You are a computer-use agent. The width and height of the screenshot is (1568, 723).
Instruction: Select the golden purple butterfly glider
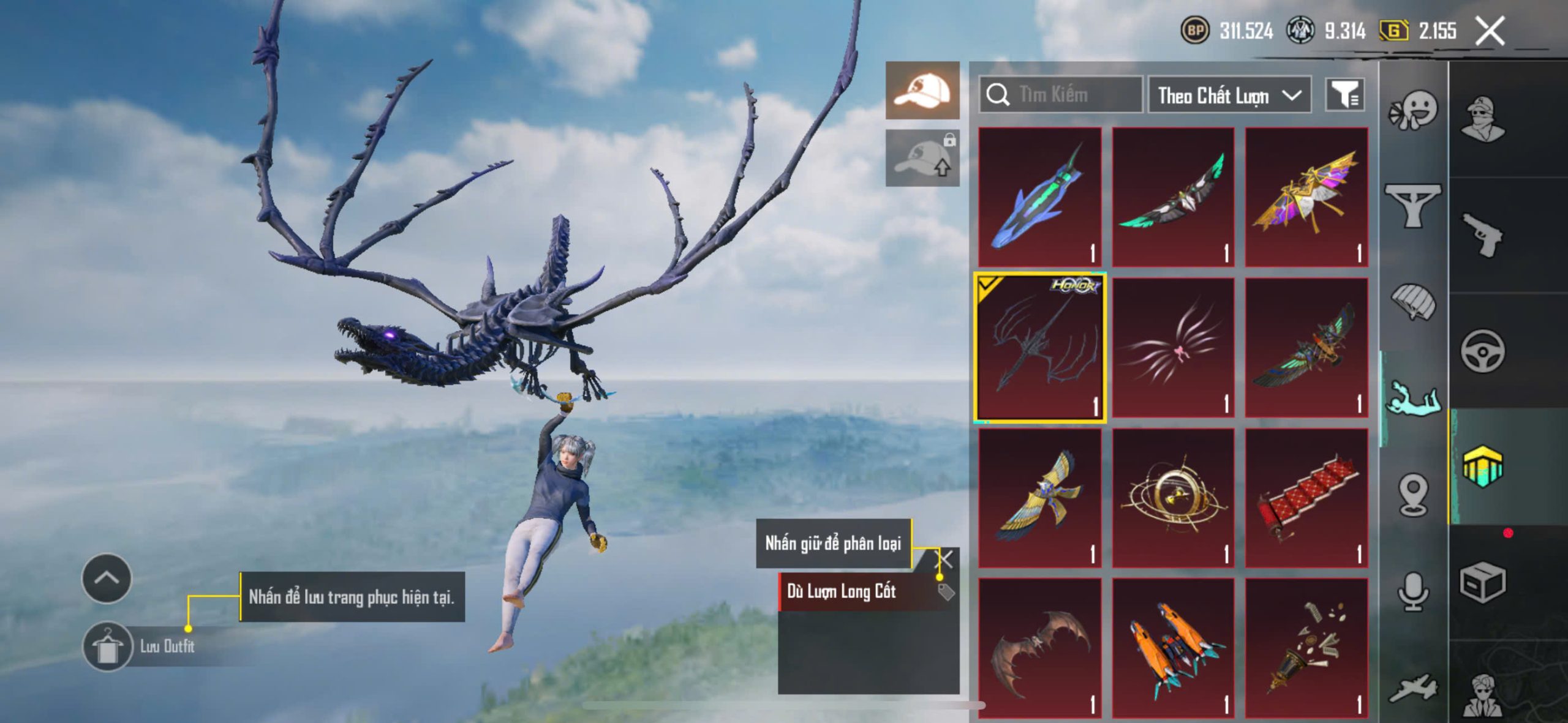1306,197
